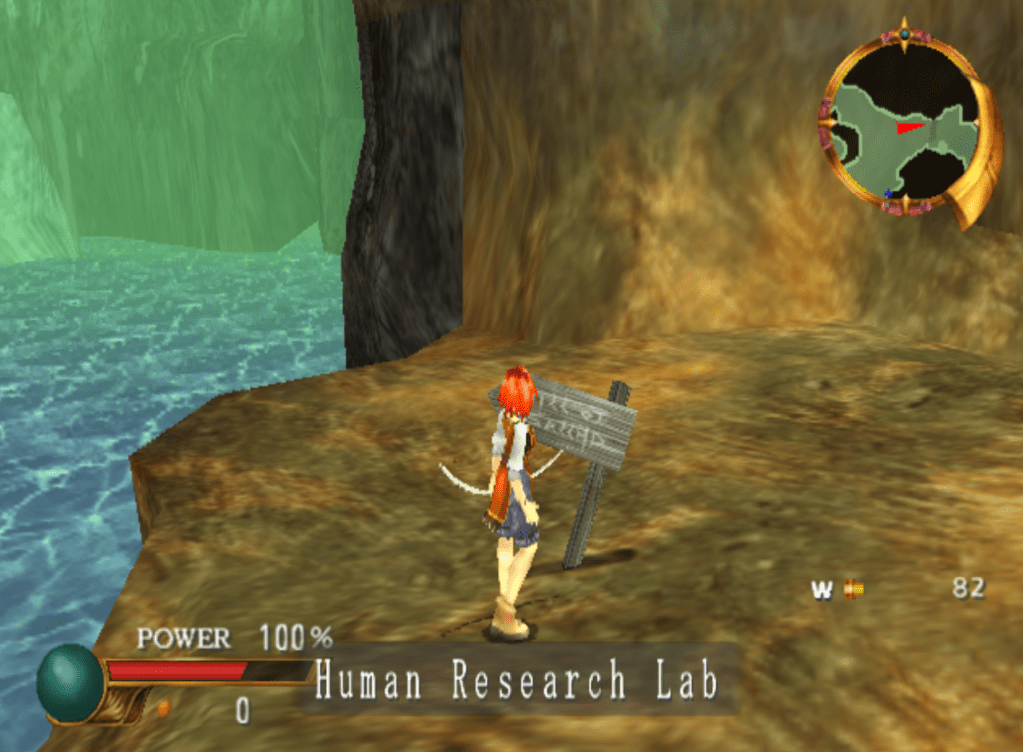This screenshot has height=752, width=1023.
Task: Click the weapon icon next to the W
Action: point(852,589)
